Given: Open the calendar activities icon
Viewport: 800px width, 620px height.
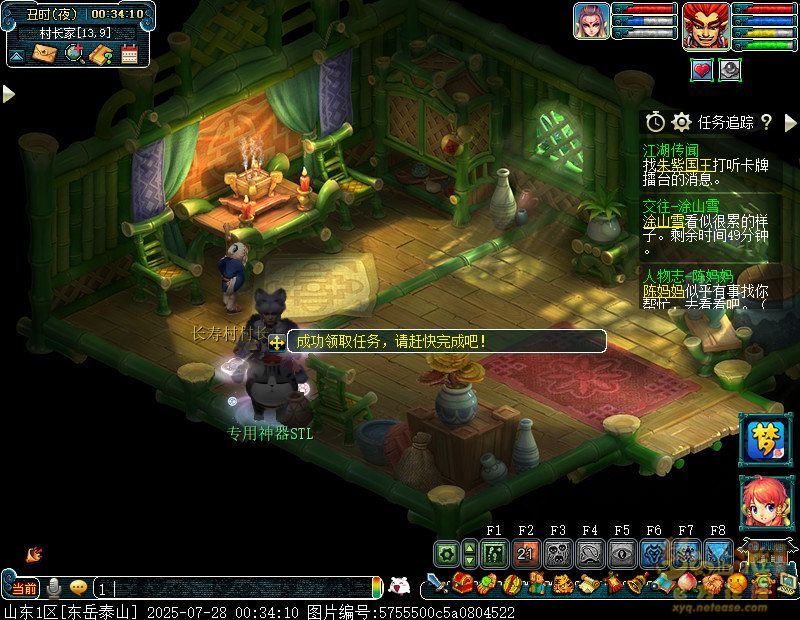Looking at the screenshot, I should (128, 54).
